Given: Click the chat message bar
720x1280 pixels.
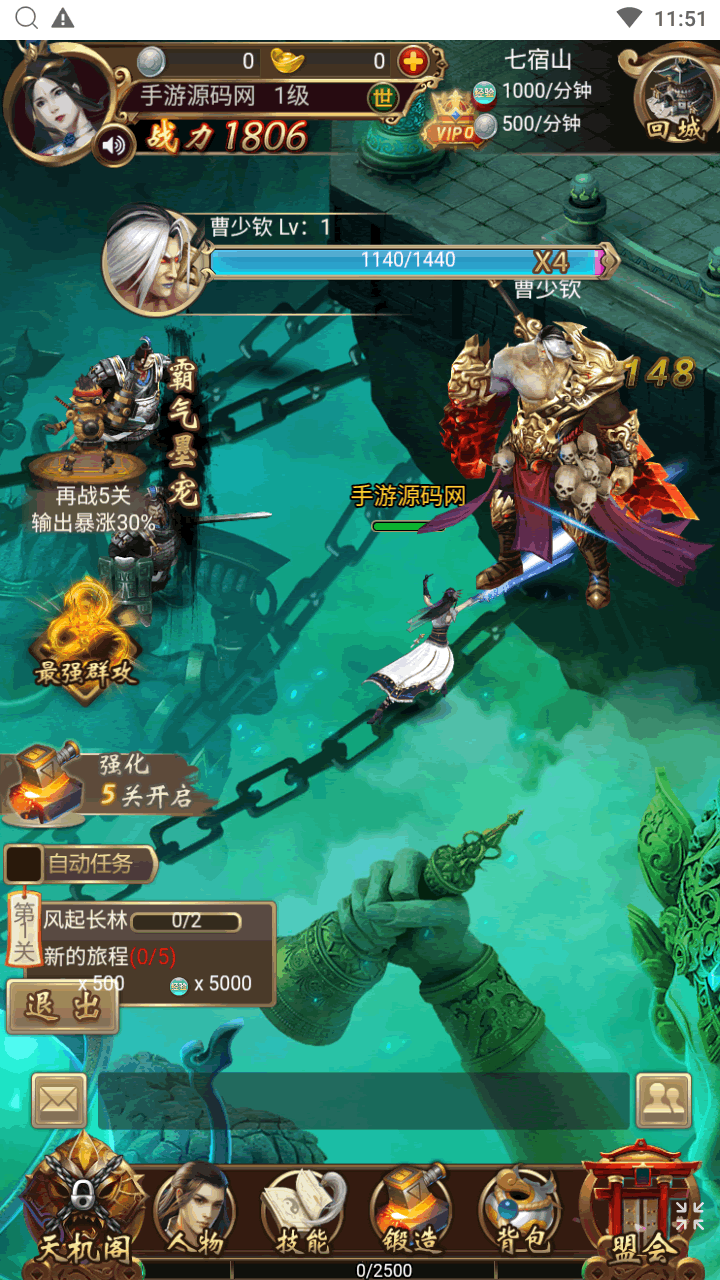Looking at the screenshot, I should (x=364, y=1101).
